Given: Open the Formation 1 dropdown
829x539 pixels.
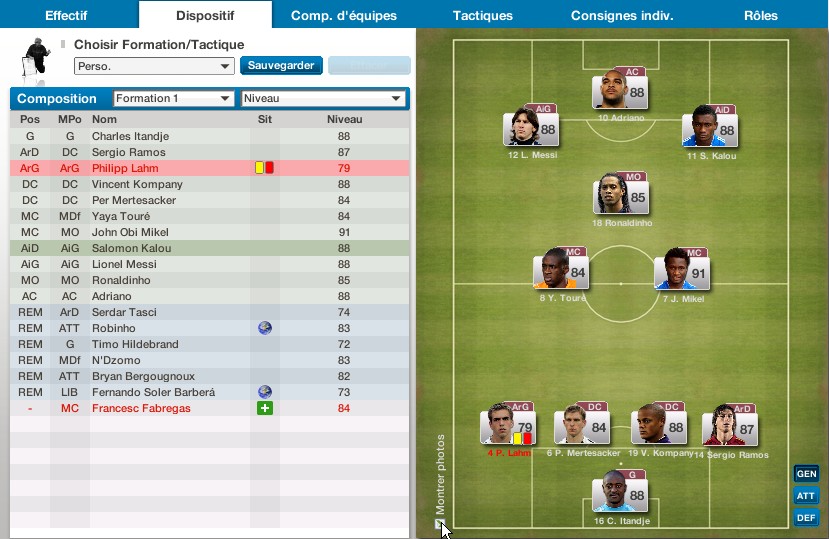Looking at the screenshot, I should pyautogui.click(x=173, y=99).
